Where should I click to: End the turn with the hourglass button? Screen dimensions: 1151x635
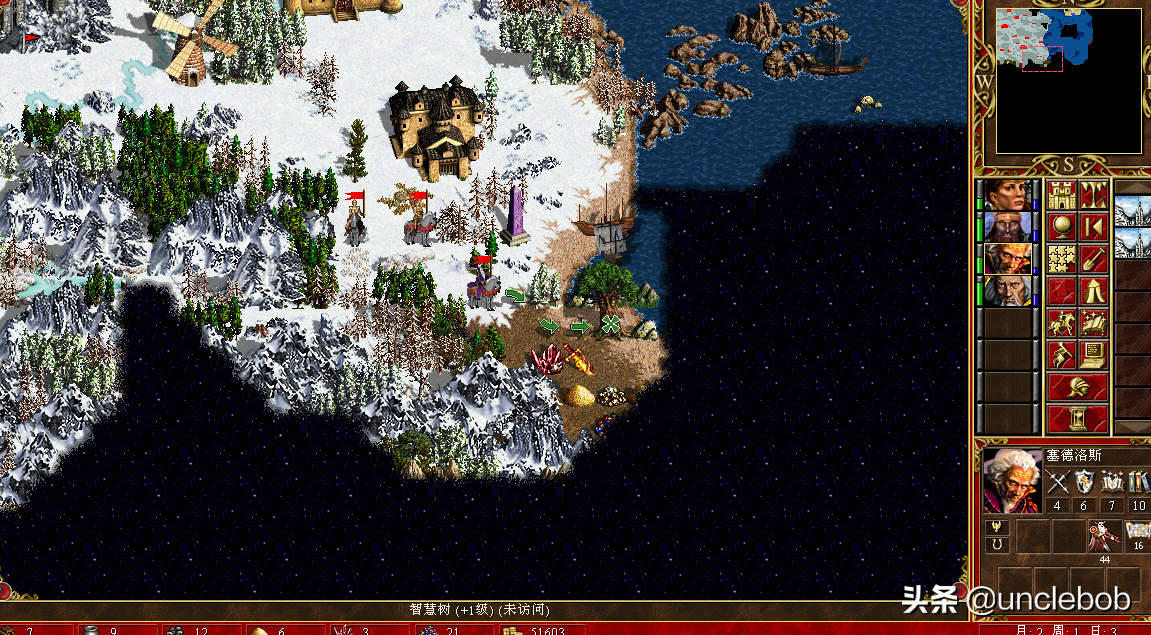coord(1077,417)
